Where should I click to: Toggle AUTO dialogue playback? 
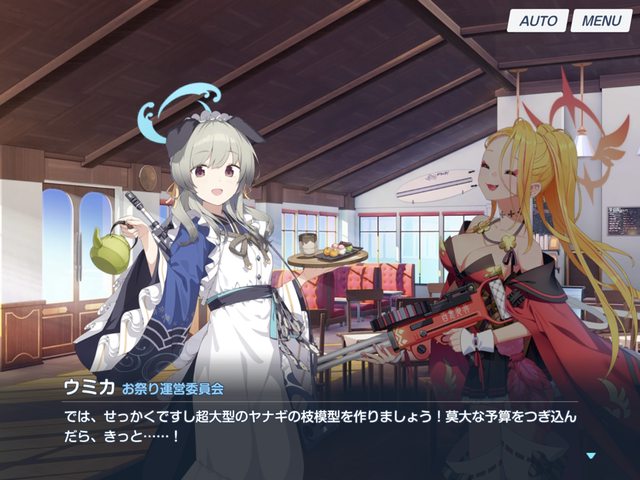pos(538,21)
